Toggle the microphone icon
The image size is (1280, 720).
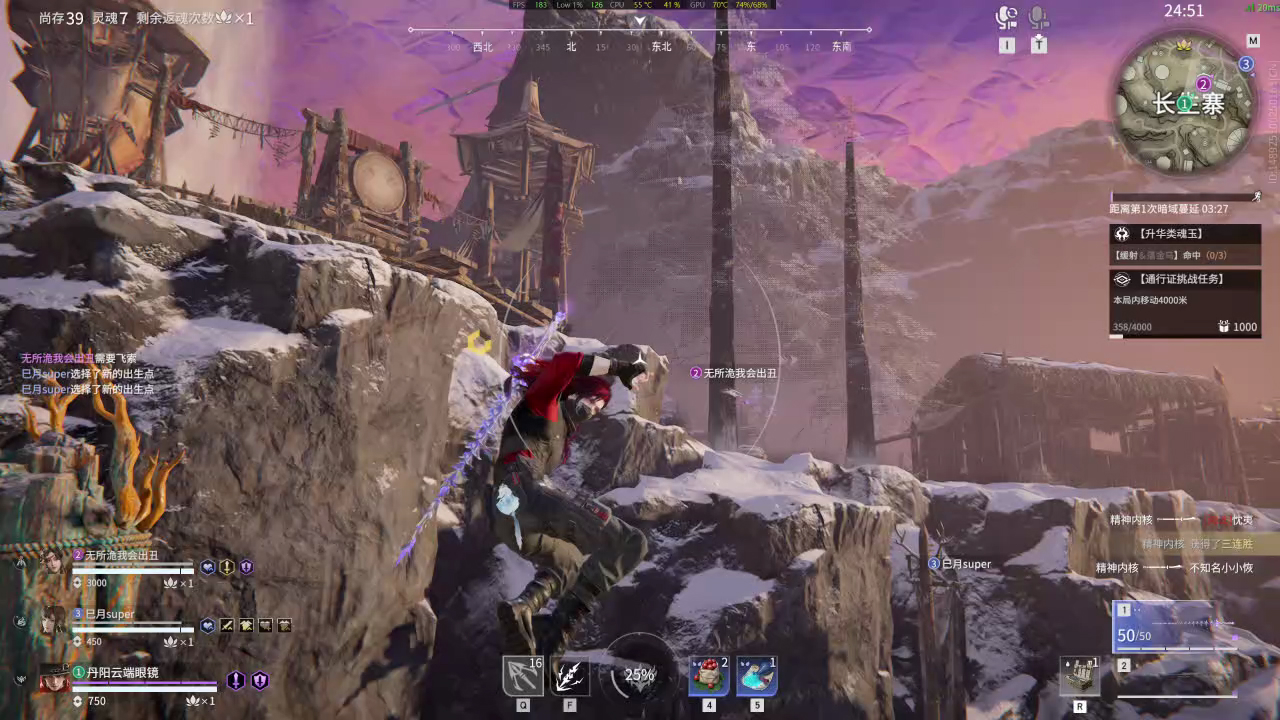(x=1039, y=17)
